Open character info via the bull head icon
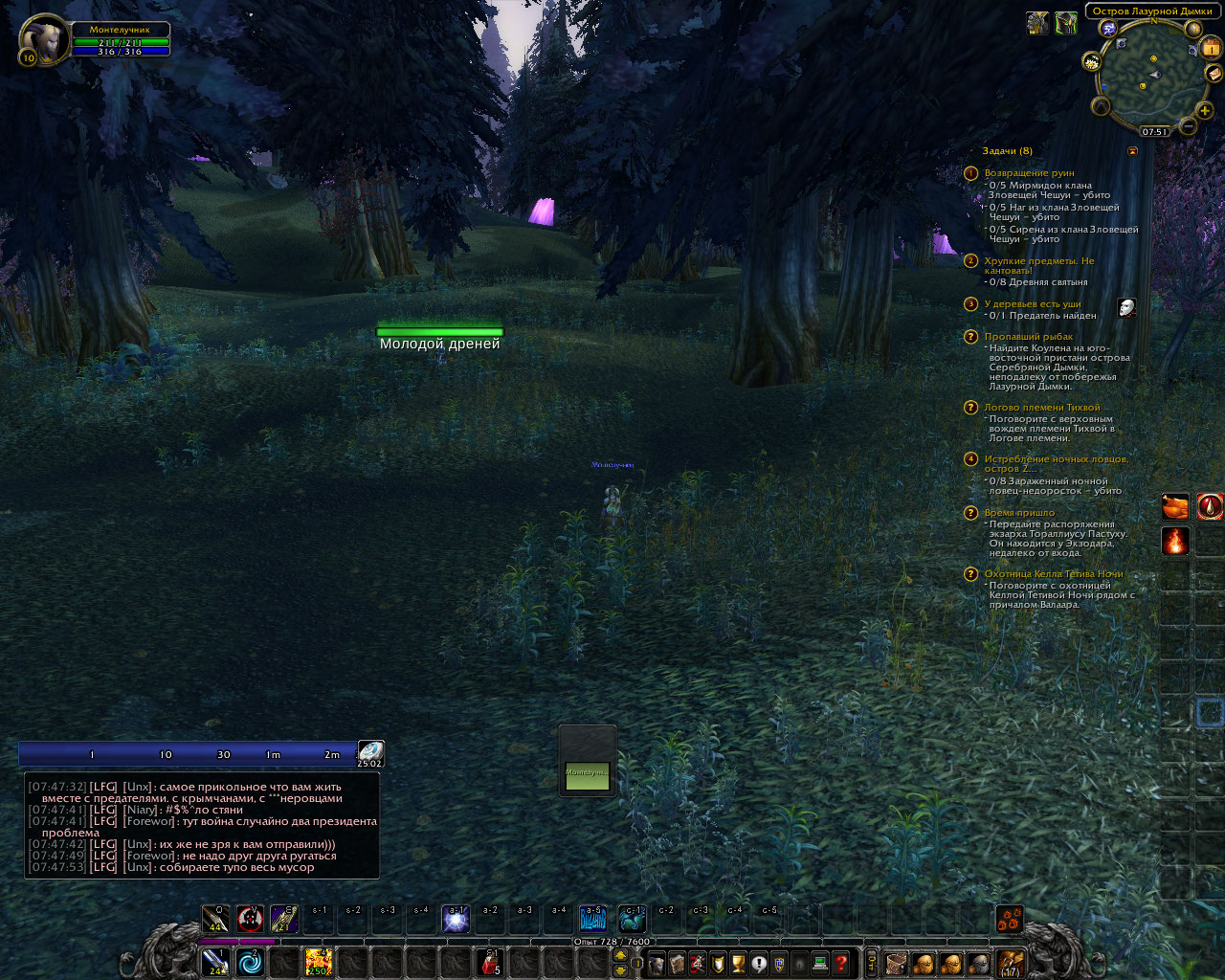 click(x=656, y=964)
